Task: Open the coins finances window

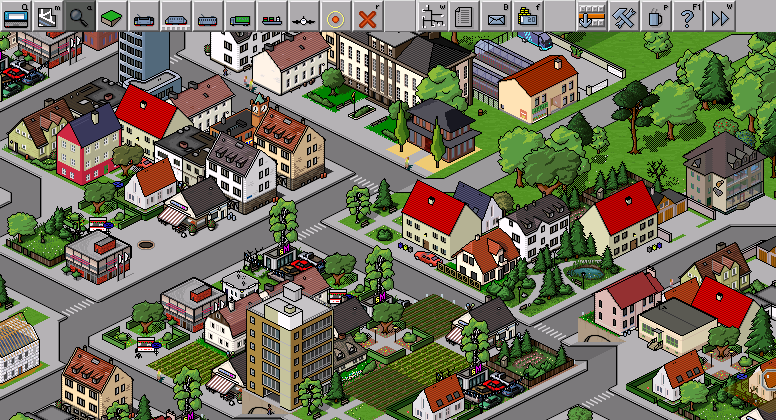Action: (x=528, y=16)
